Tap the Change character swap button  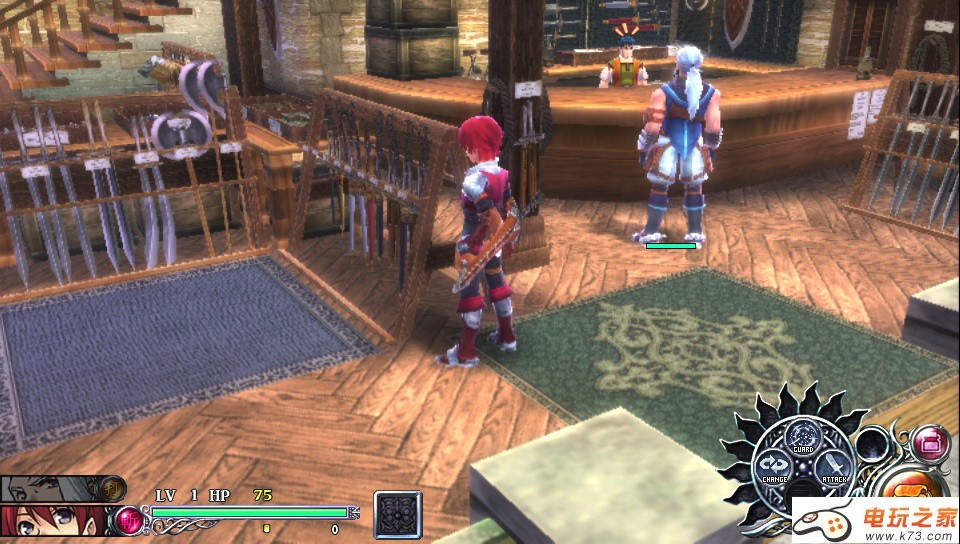click(774, 467)
